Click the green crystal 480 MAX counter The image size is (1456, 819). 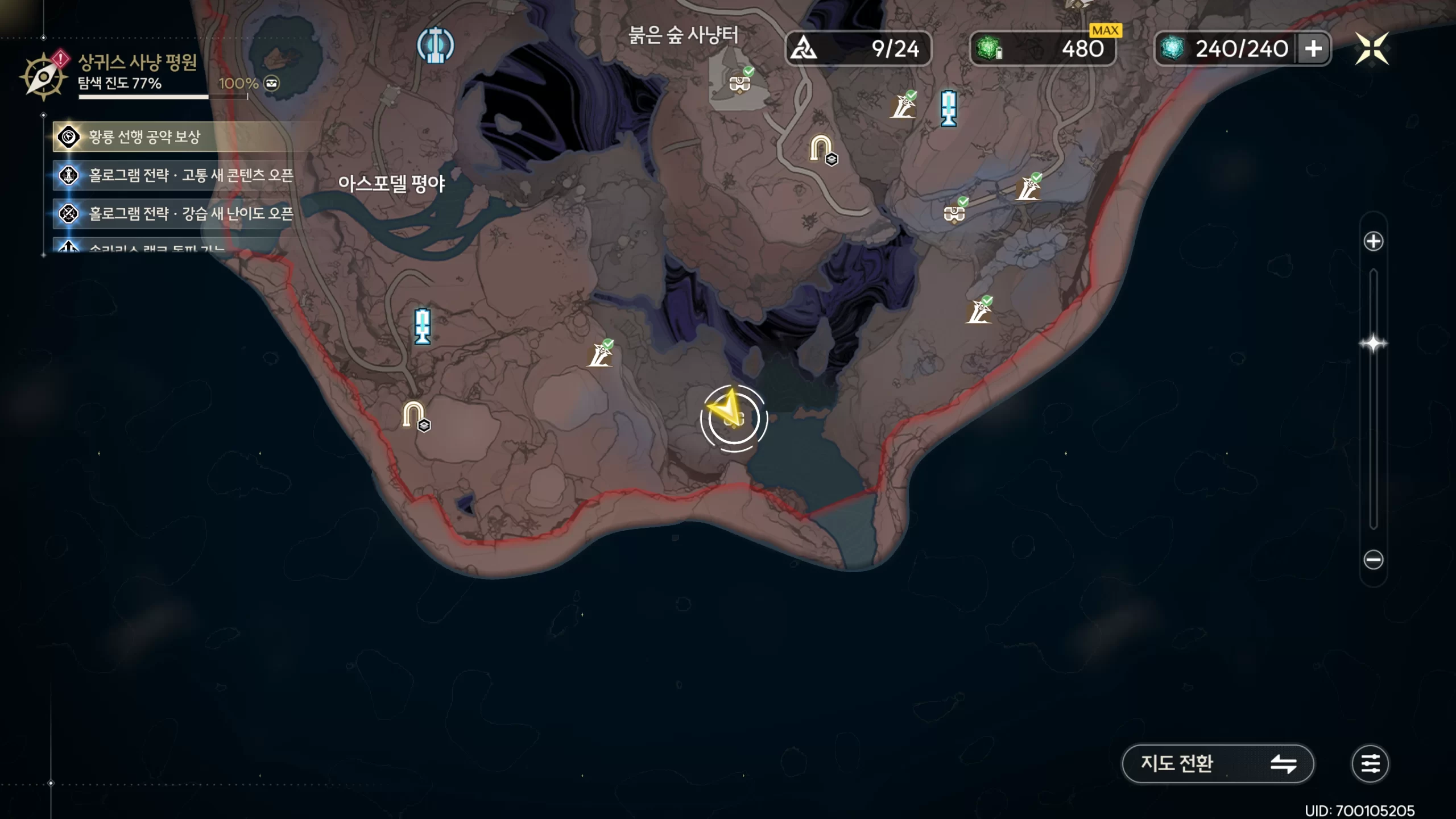tap(1043, 49)
